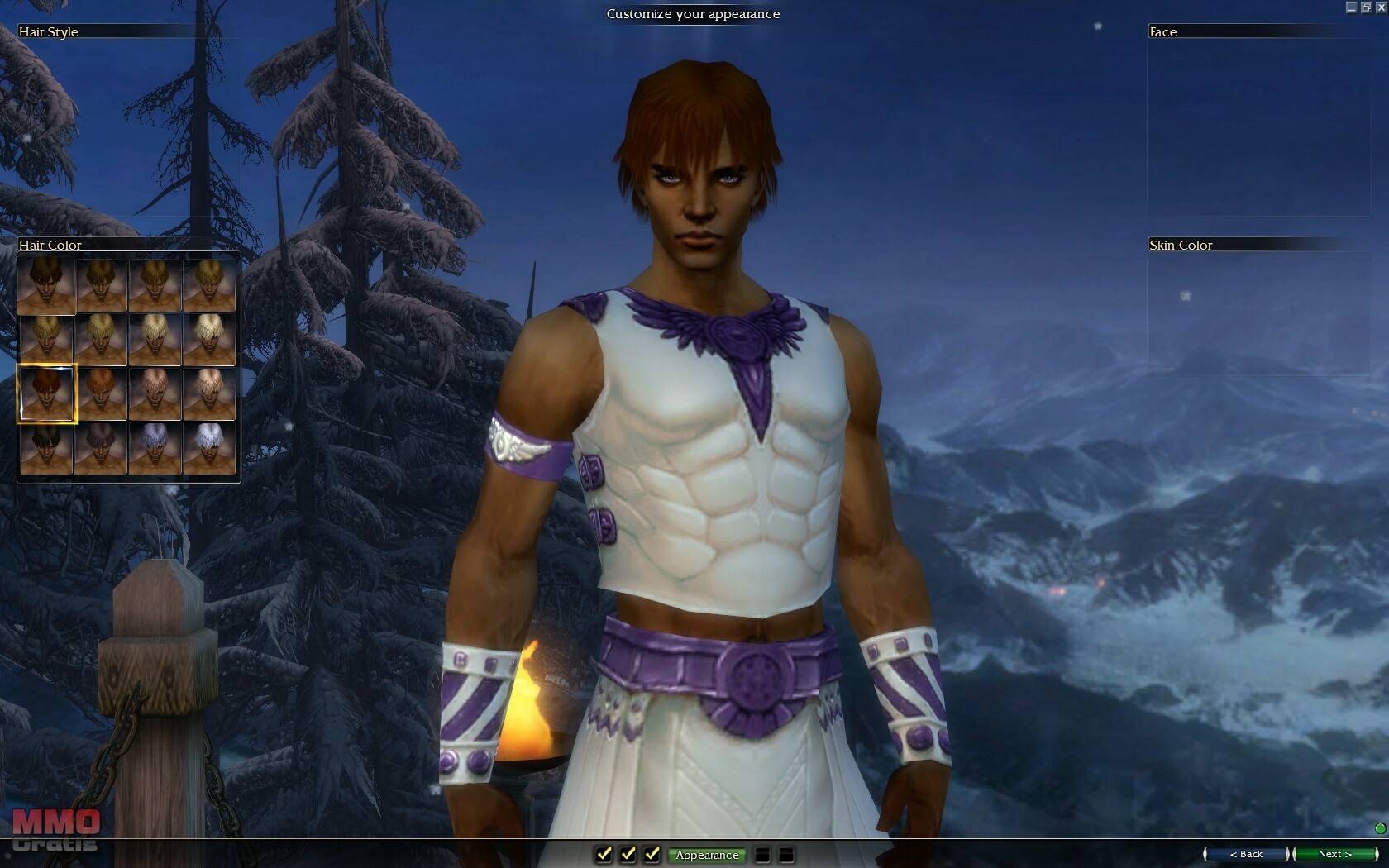Screen dimensions: 1389x868
Task: Choose the pale platinum blonde hair color
Action: 209,339
